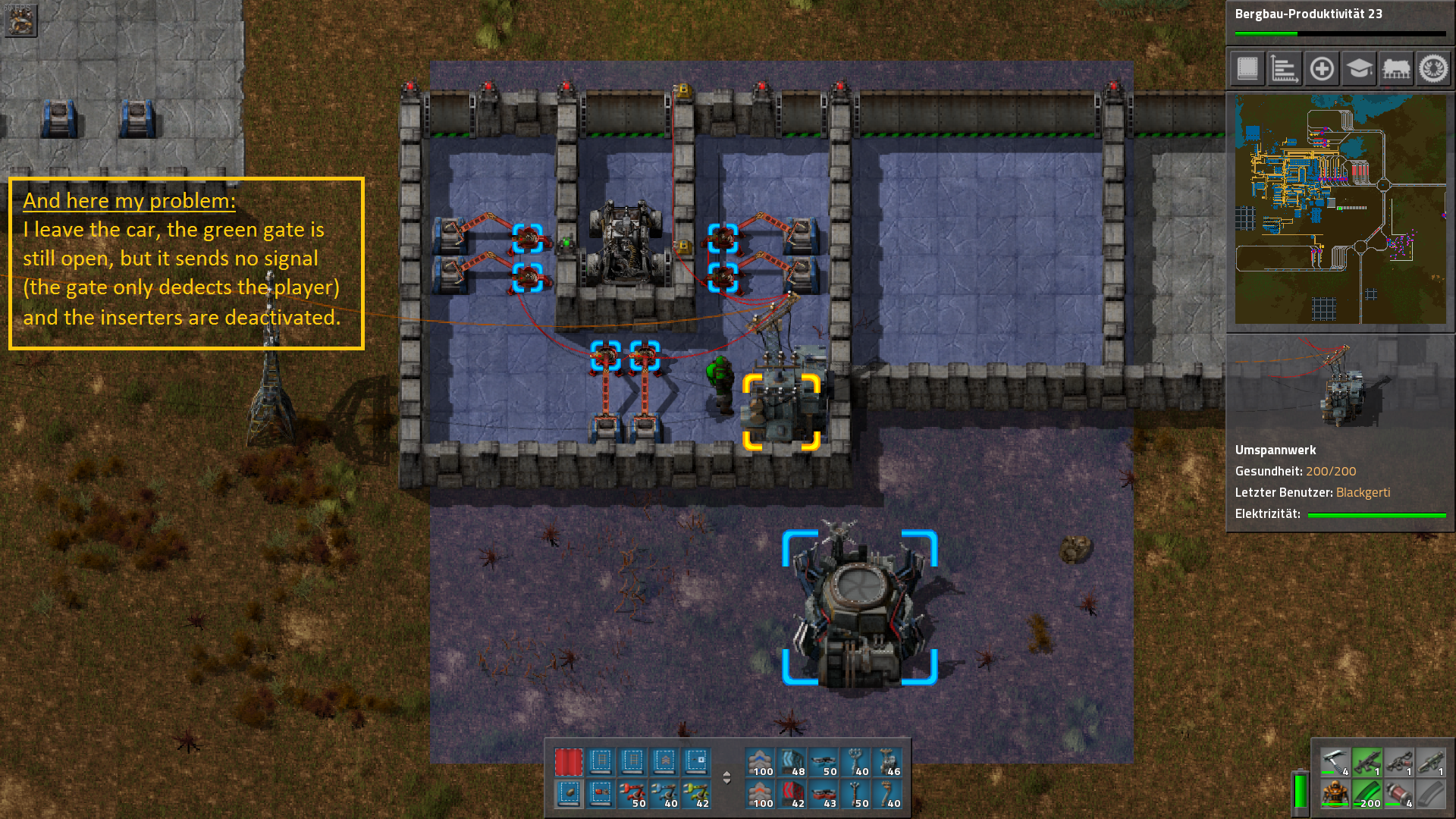Open the production statistics chart button
Image resolution: width=1456 pixels, height=819 pixels.
click(1285, 69)
